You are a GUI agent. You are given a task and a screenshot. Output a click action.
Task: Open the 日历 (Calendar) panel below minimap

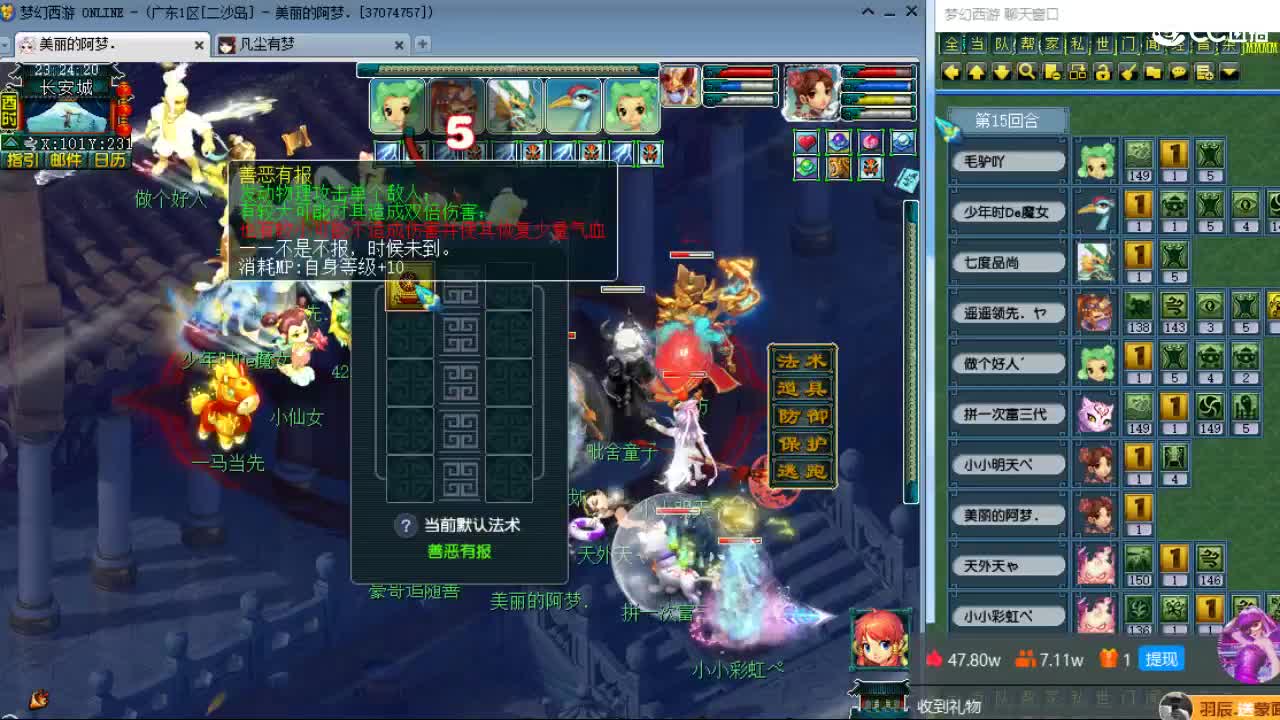pos(110,160)
